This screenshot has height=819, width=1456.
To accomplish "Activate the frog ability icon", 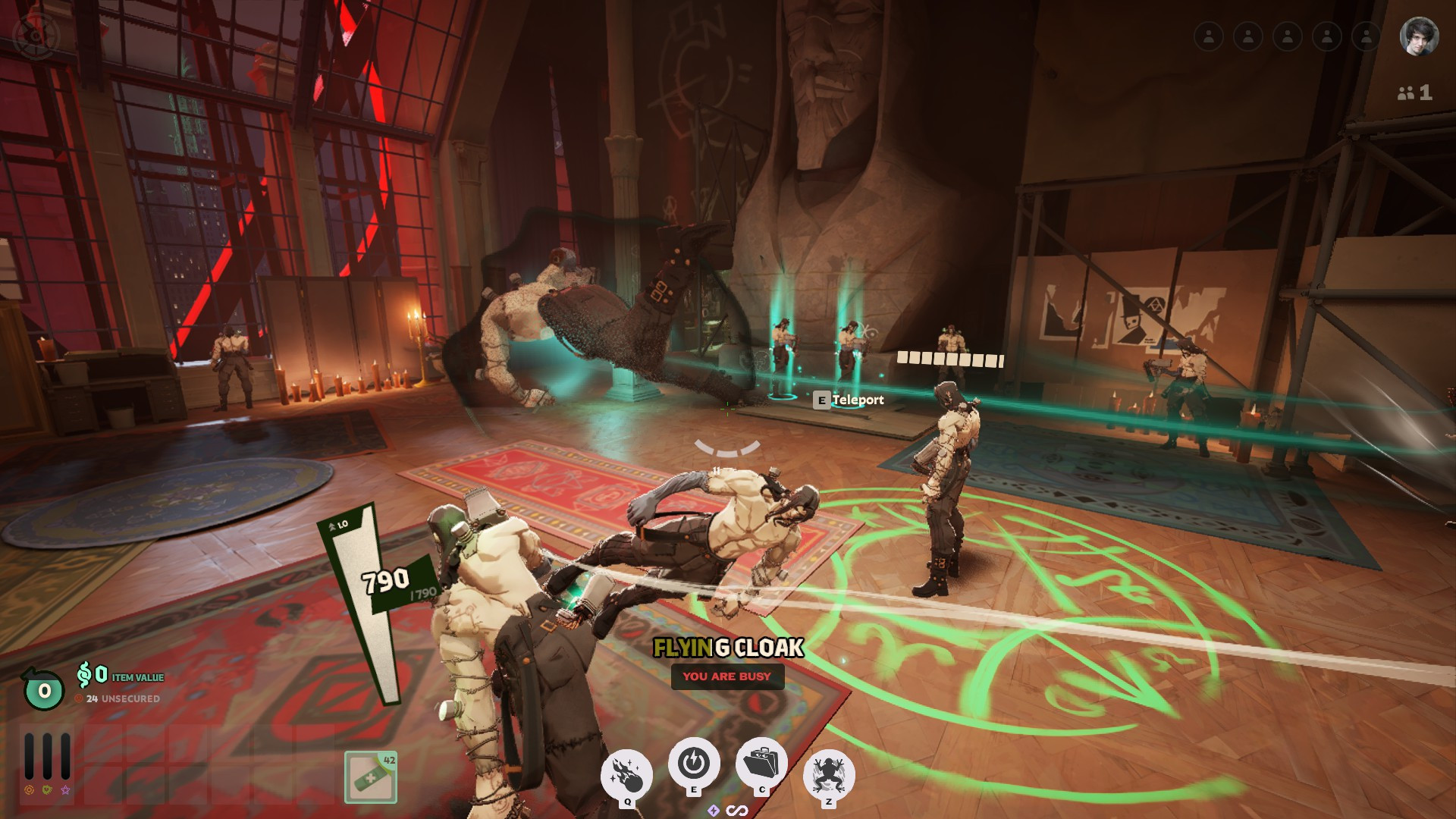I will click(829, 774).
